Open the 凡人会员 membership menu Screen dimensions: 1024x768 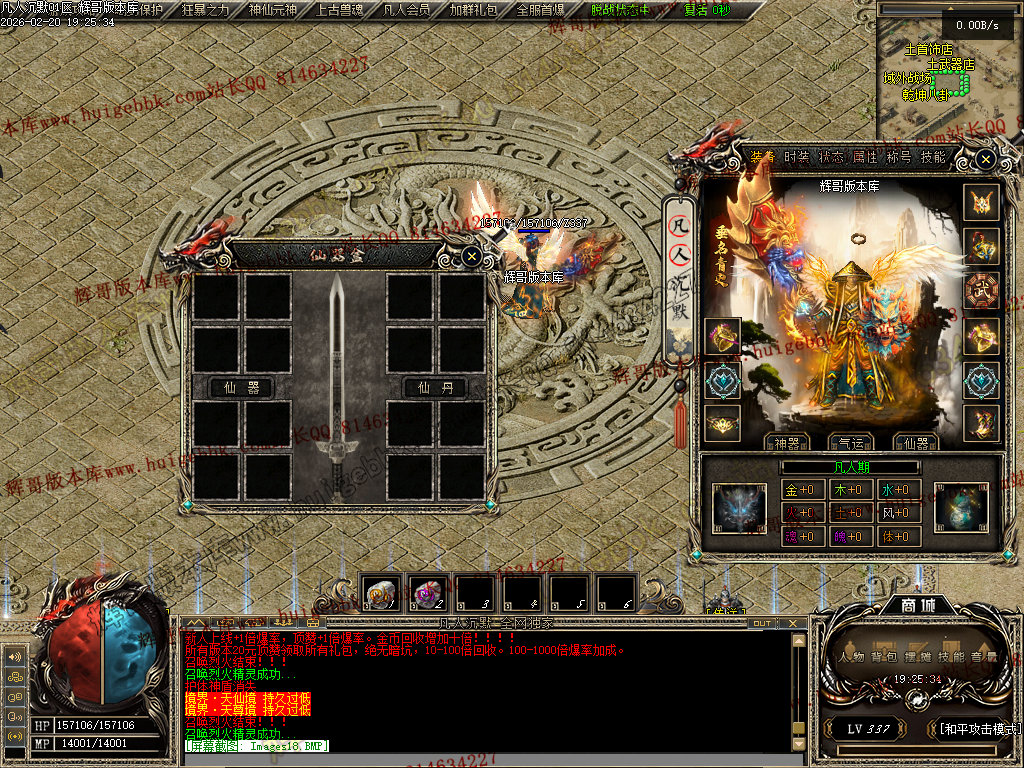407,10
